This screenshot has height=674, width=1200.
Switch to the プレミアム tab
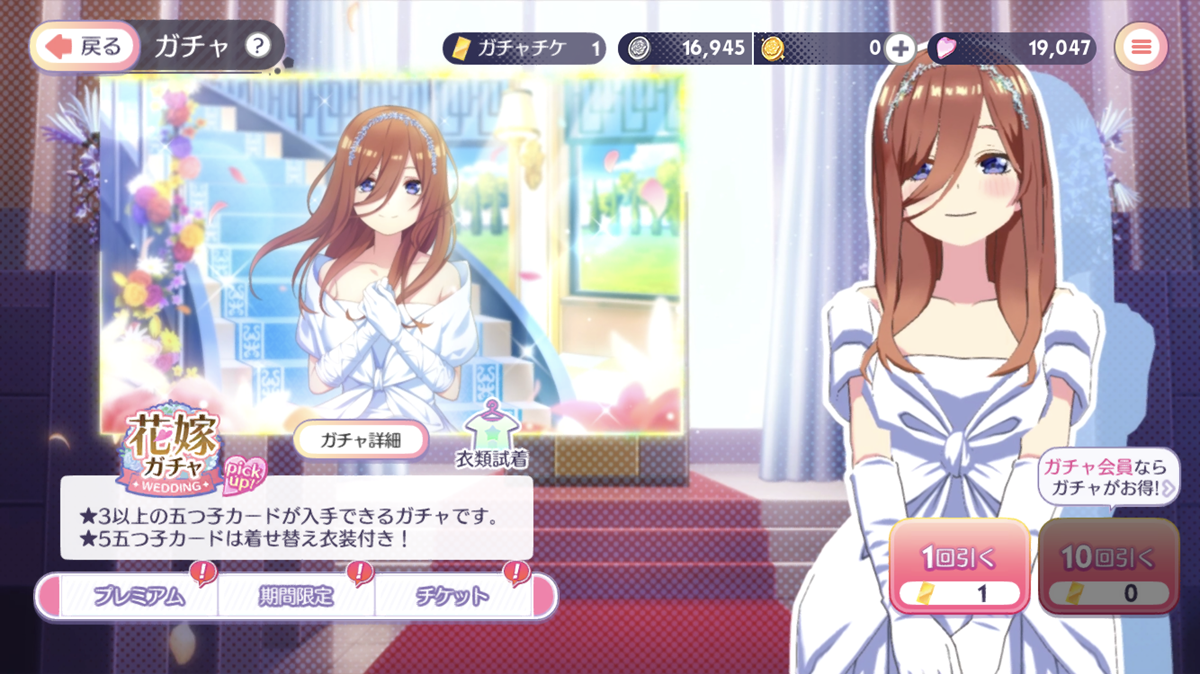139,597
